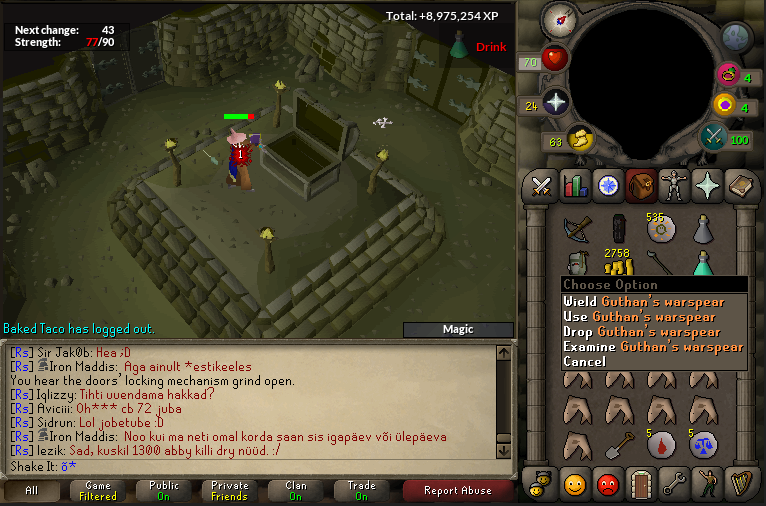The image size is (766, 506).
Task: Open the world map globe
Action: click(x=736, y=38)
